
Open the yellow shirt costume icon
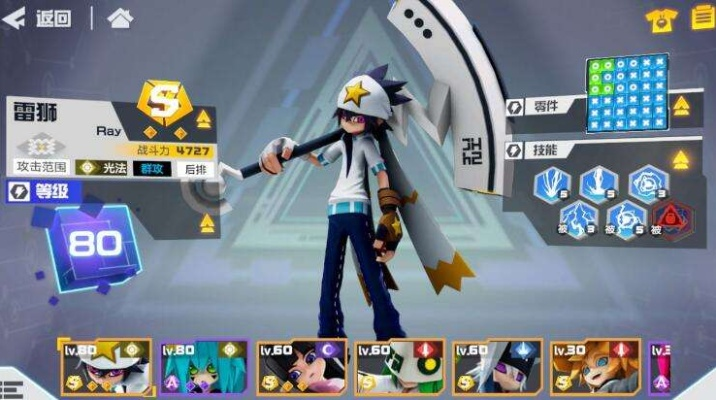661,19
